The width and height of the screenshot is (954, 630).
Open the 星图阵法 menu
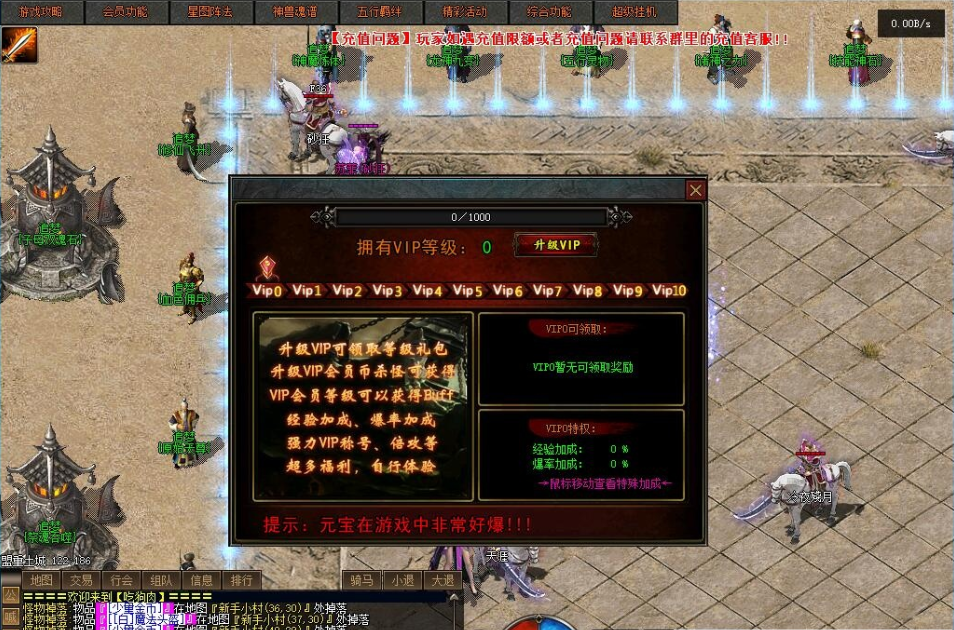point(210,13)
